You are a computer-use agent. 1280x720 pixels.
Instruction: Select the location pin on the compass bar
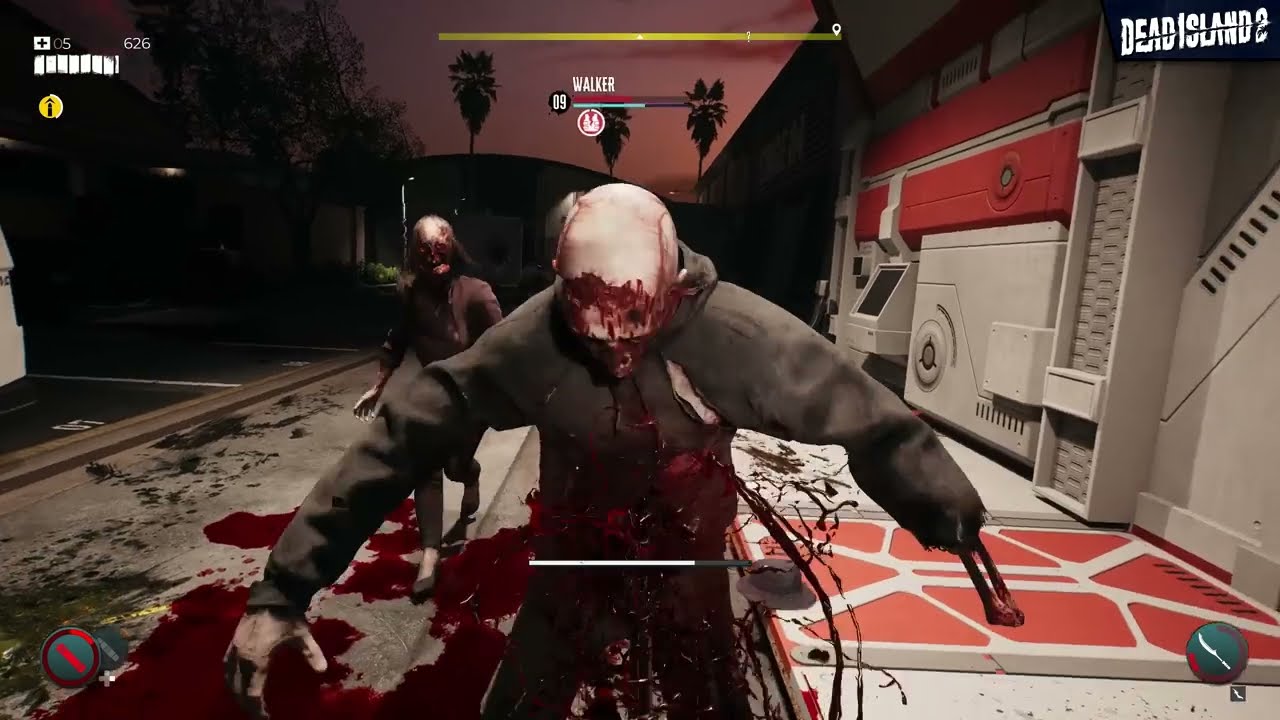(836, 30)
